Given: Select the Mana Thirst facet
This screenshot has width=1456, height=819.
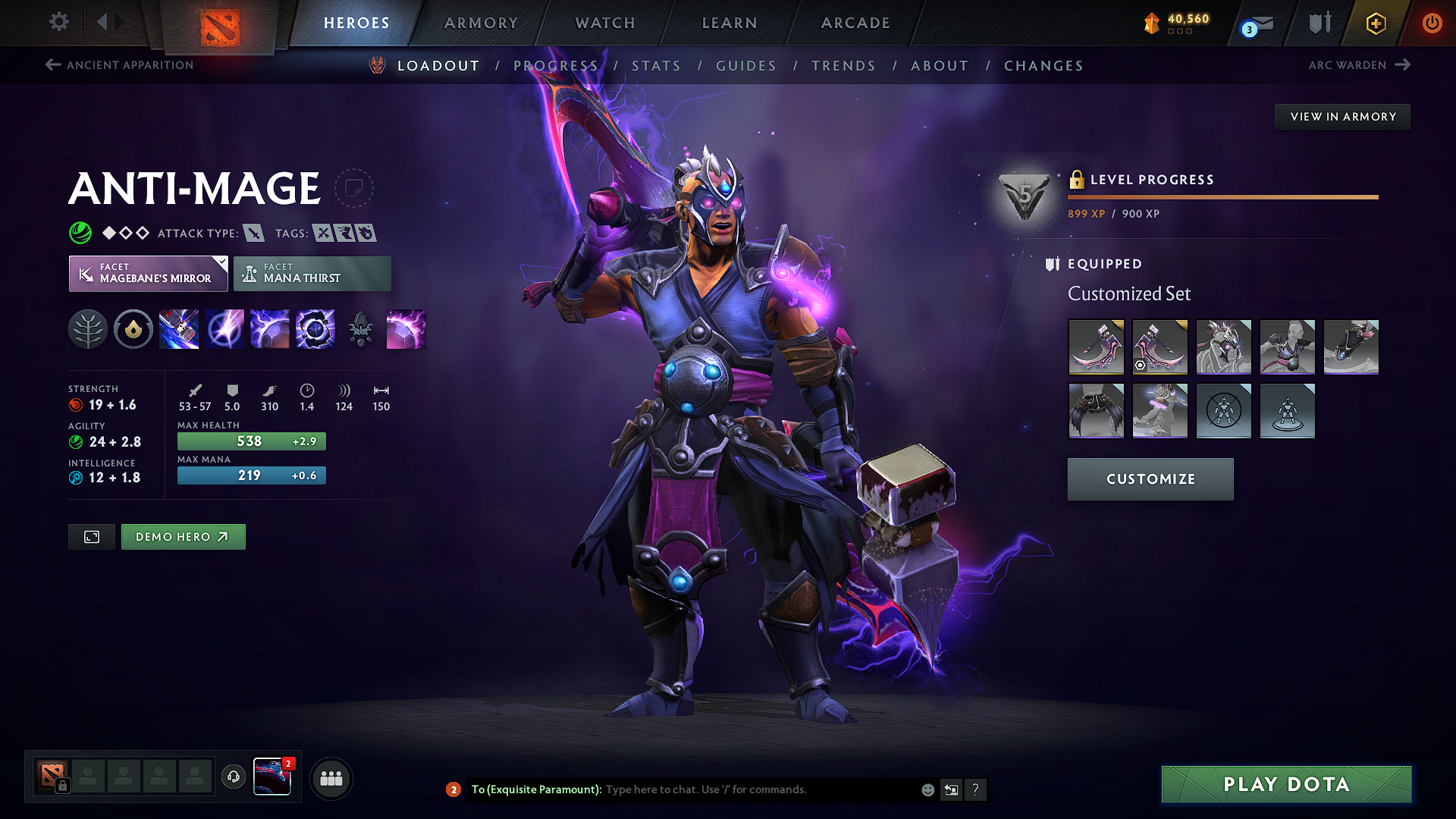Looking at the screenshot, I should [x=312, y=273].
